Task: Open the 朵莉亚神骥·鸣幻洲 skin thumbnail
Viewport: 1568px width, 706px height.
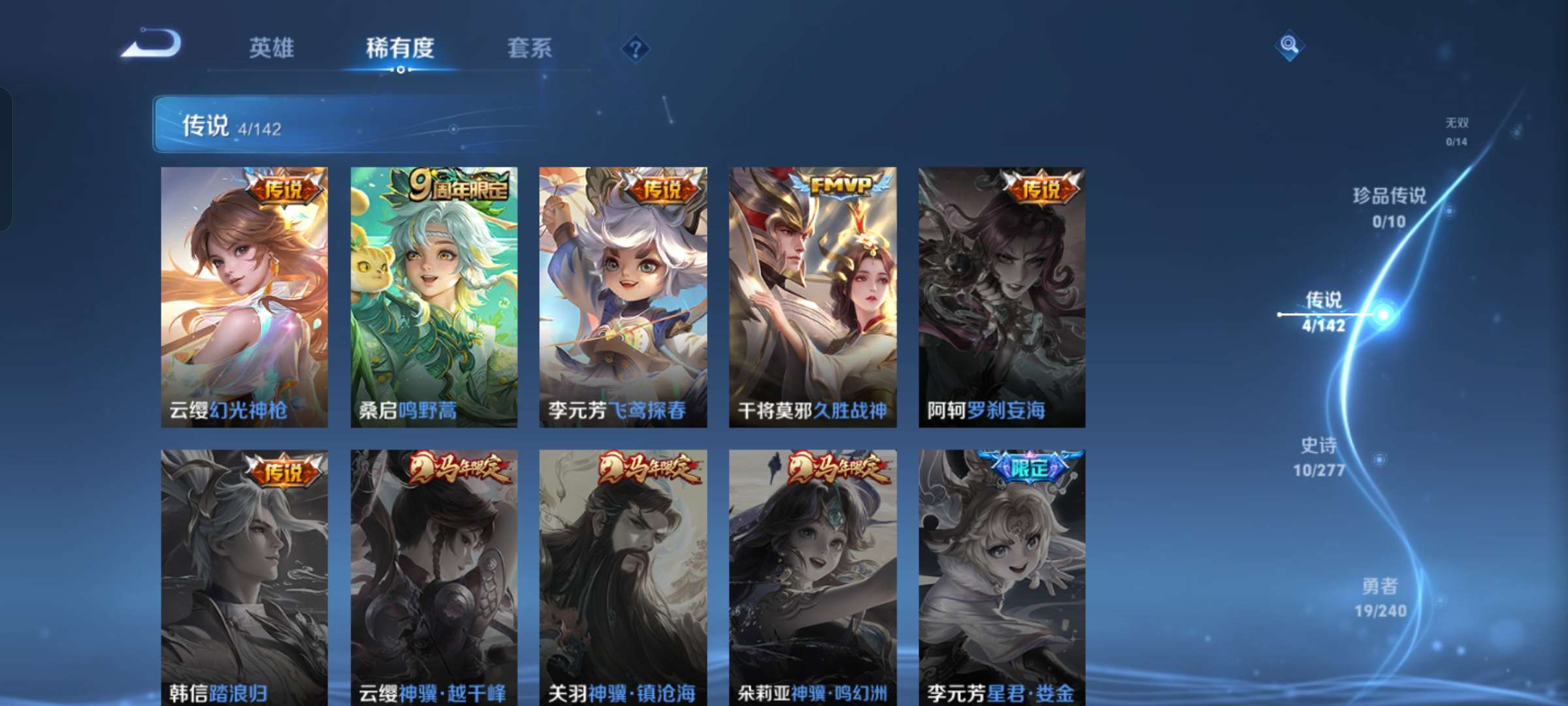Action: [812, 575]
